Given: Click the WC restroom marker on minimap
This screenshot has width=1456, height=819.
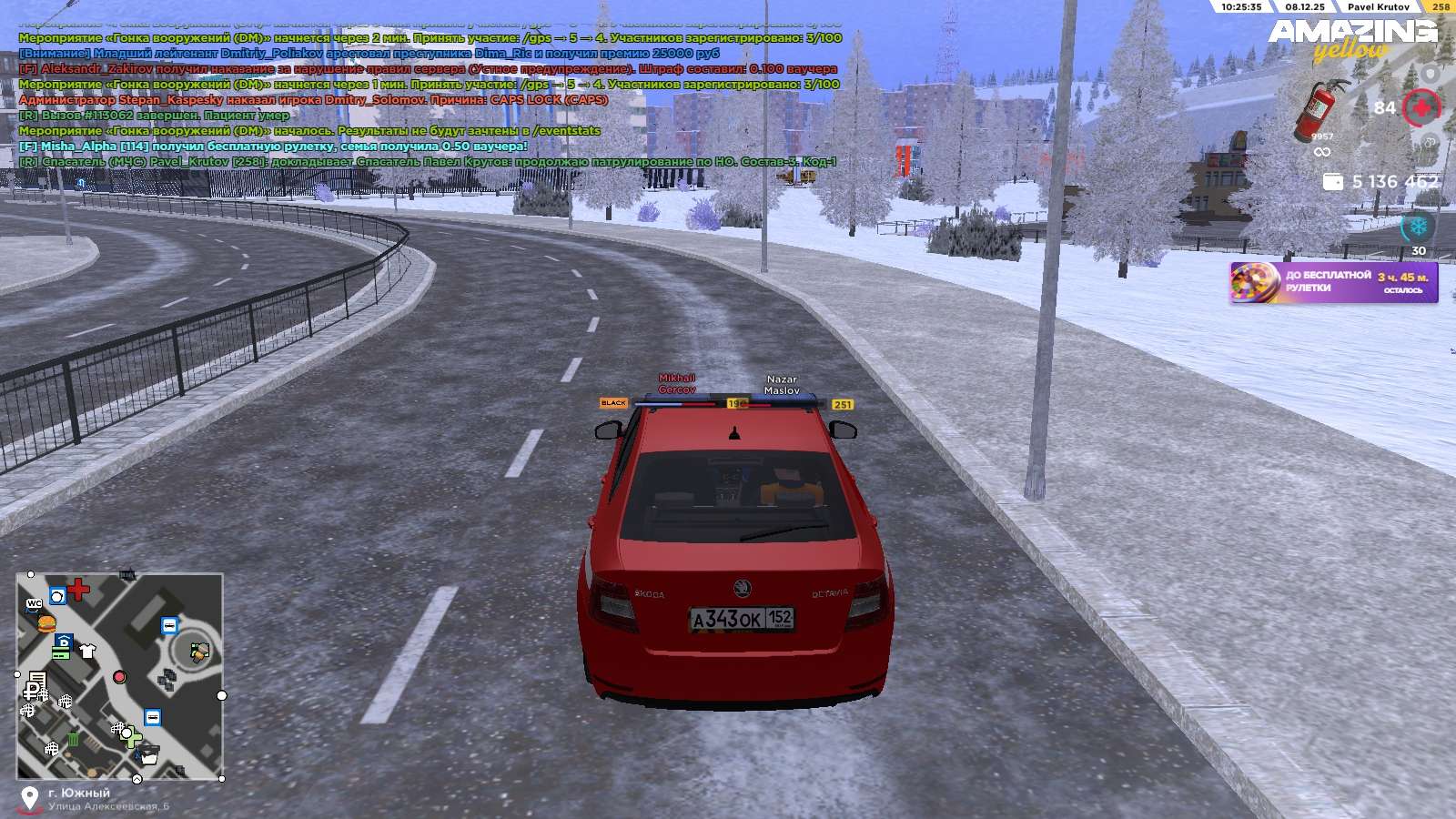Looking at the screenshot, I should [34, 603].
